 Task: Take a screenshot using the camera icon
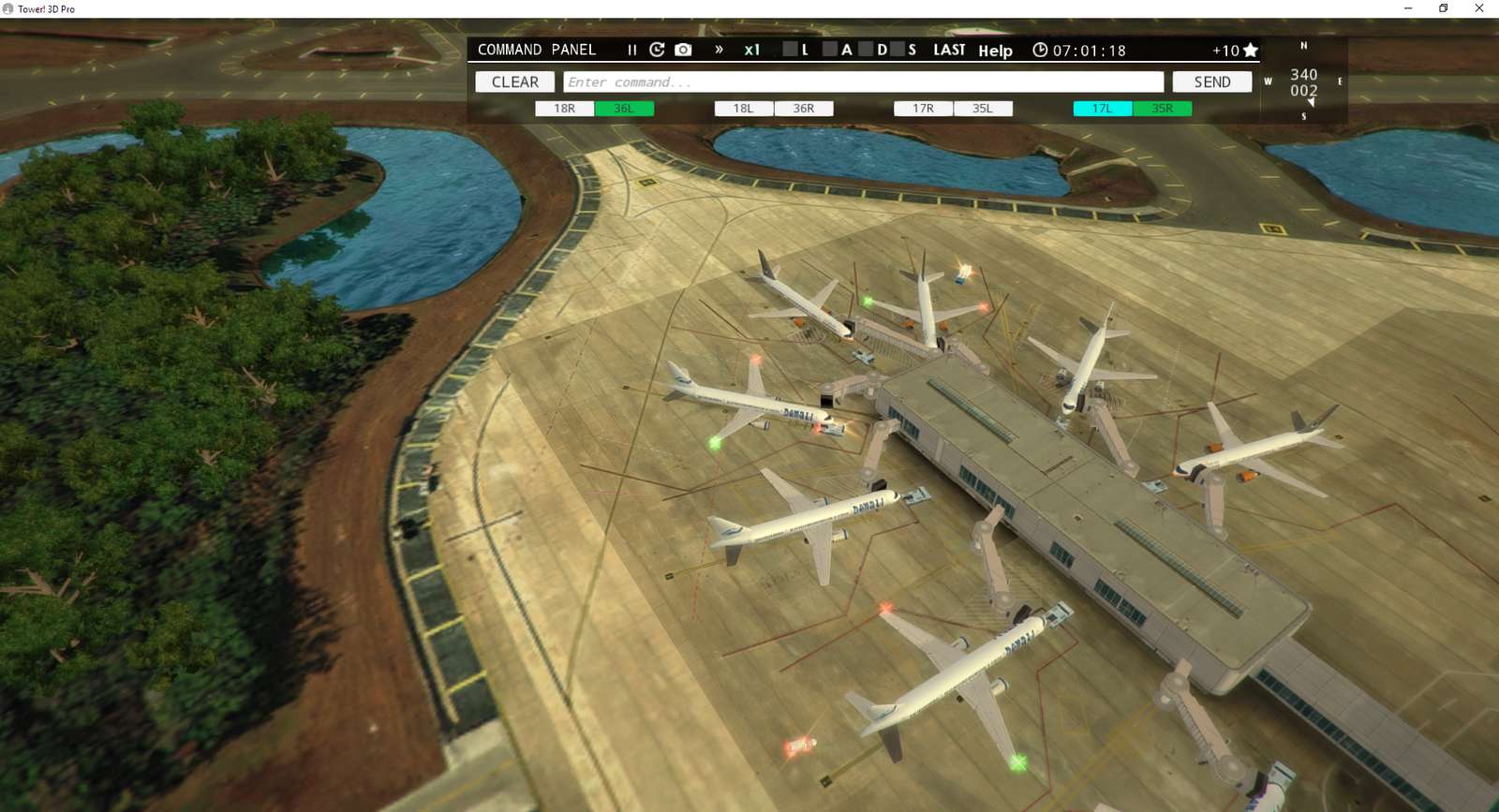685,50
